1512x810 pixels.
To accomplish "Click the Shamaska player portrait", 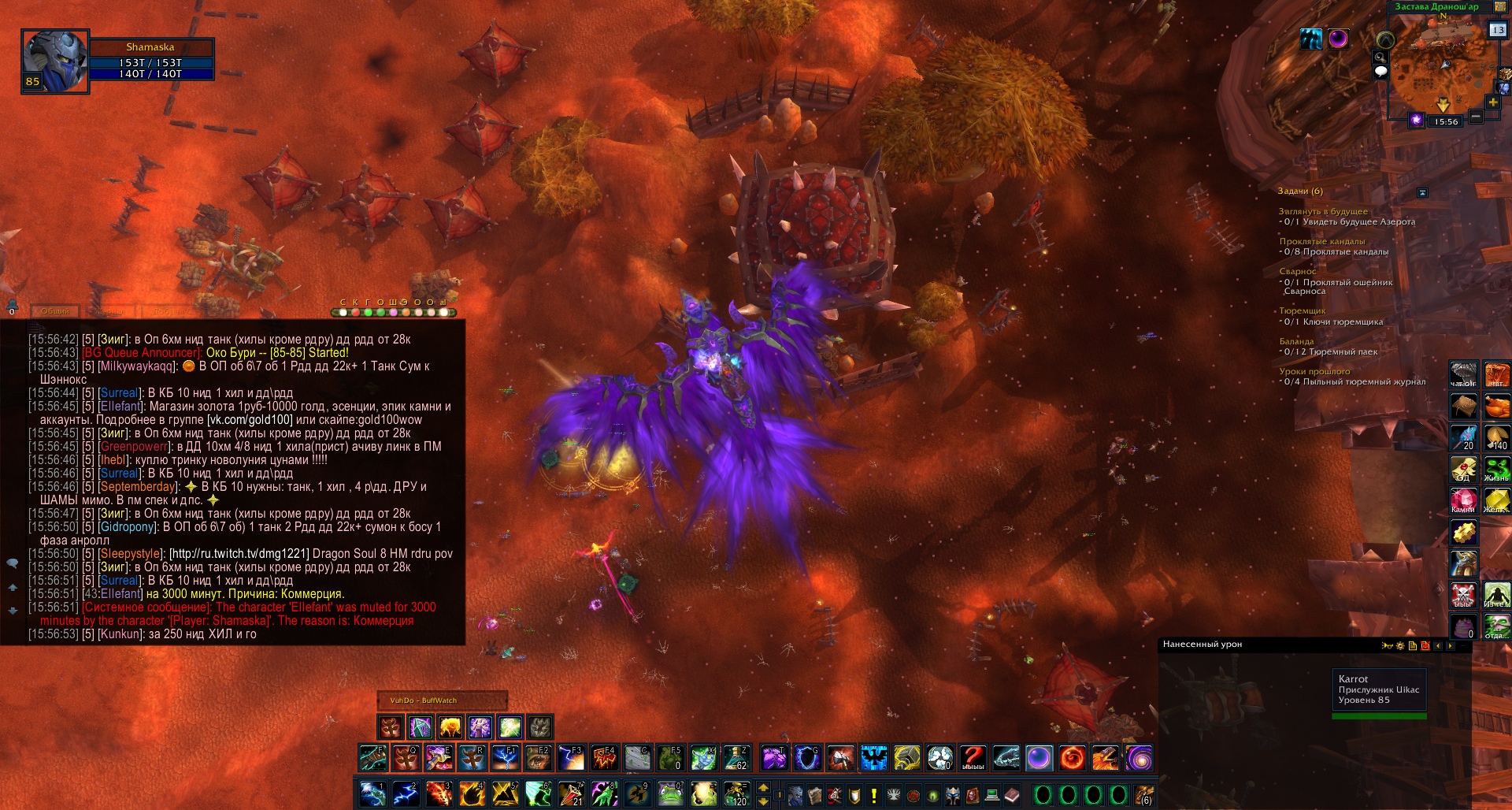I will tap(54, 61).
